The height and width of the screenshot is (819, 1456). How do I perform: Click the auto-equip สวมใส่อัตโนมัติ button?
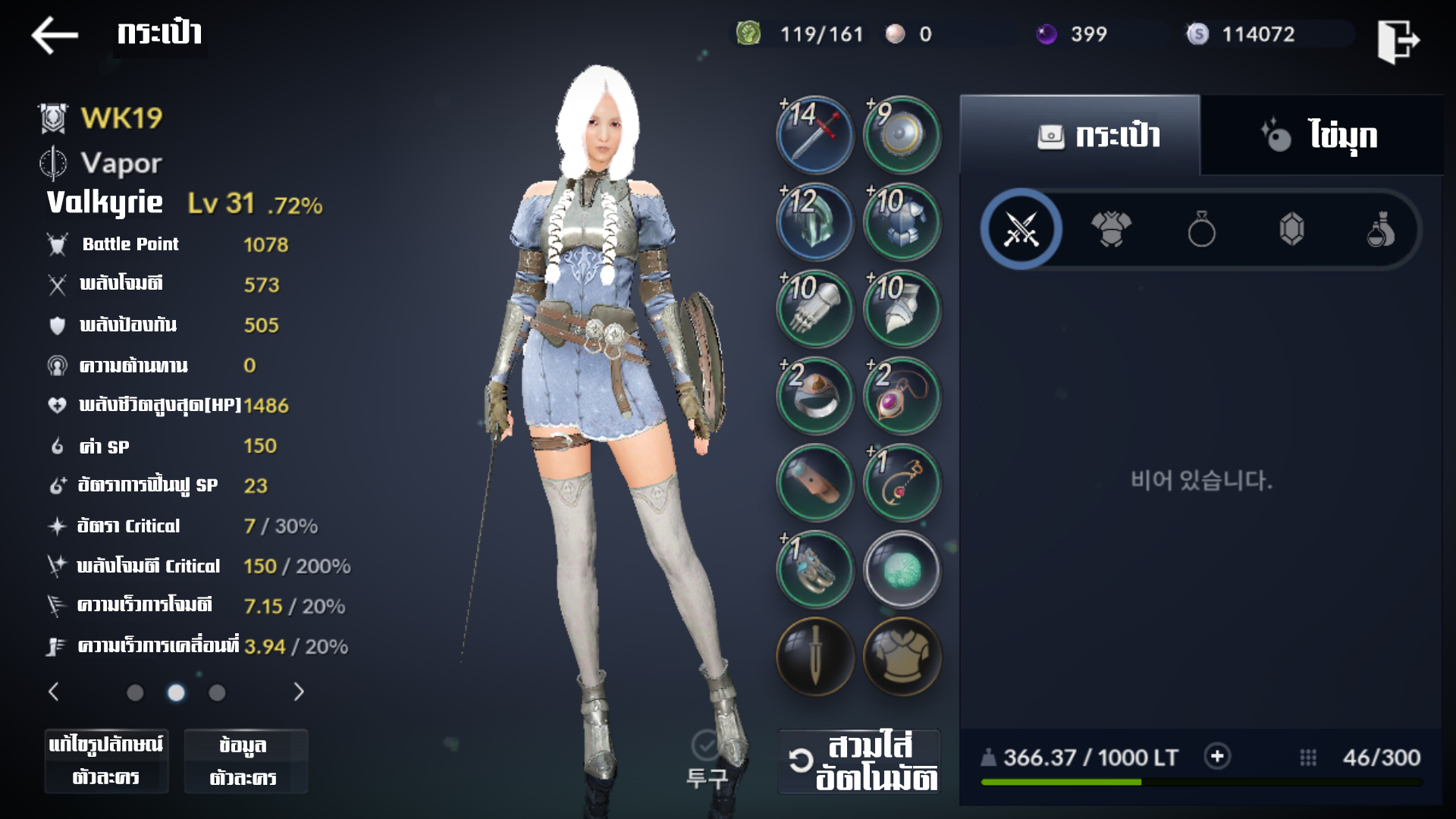860,761
